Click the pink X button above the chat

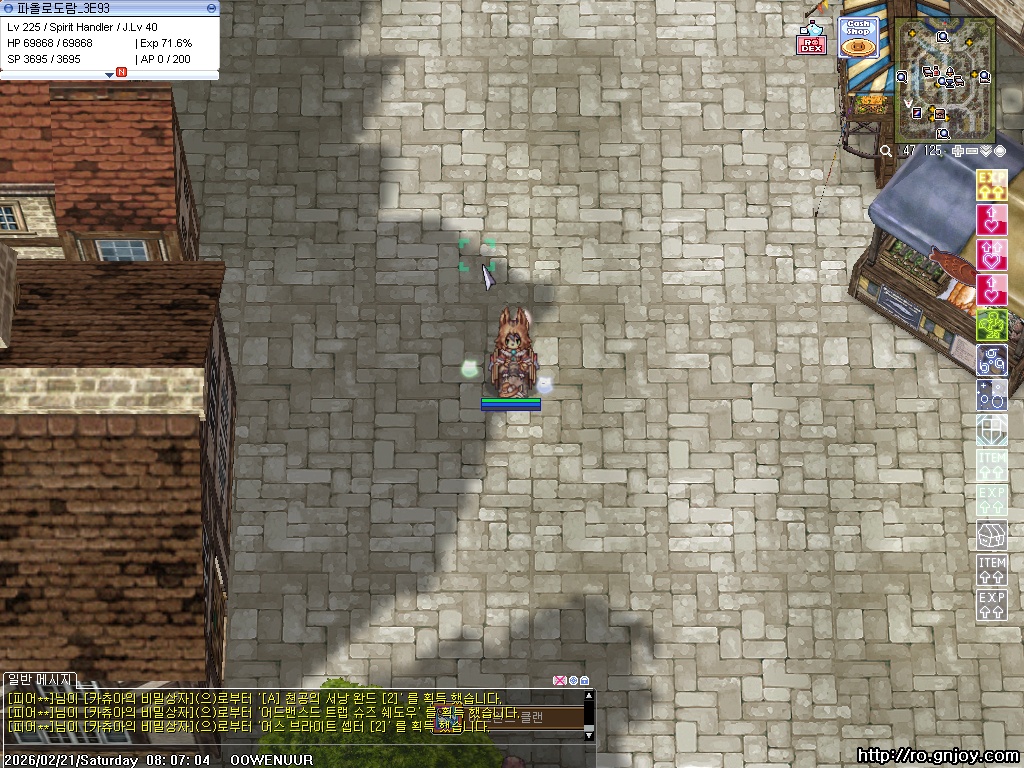[559, 681]
